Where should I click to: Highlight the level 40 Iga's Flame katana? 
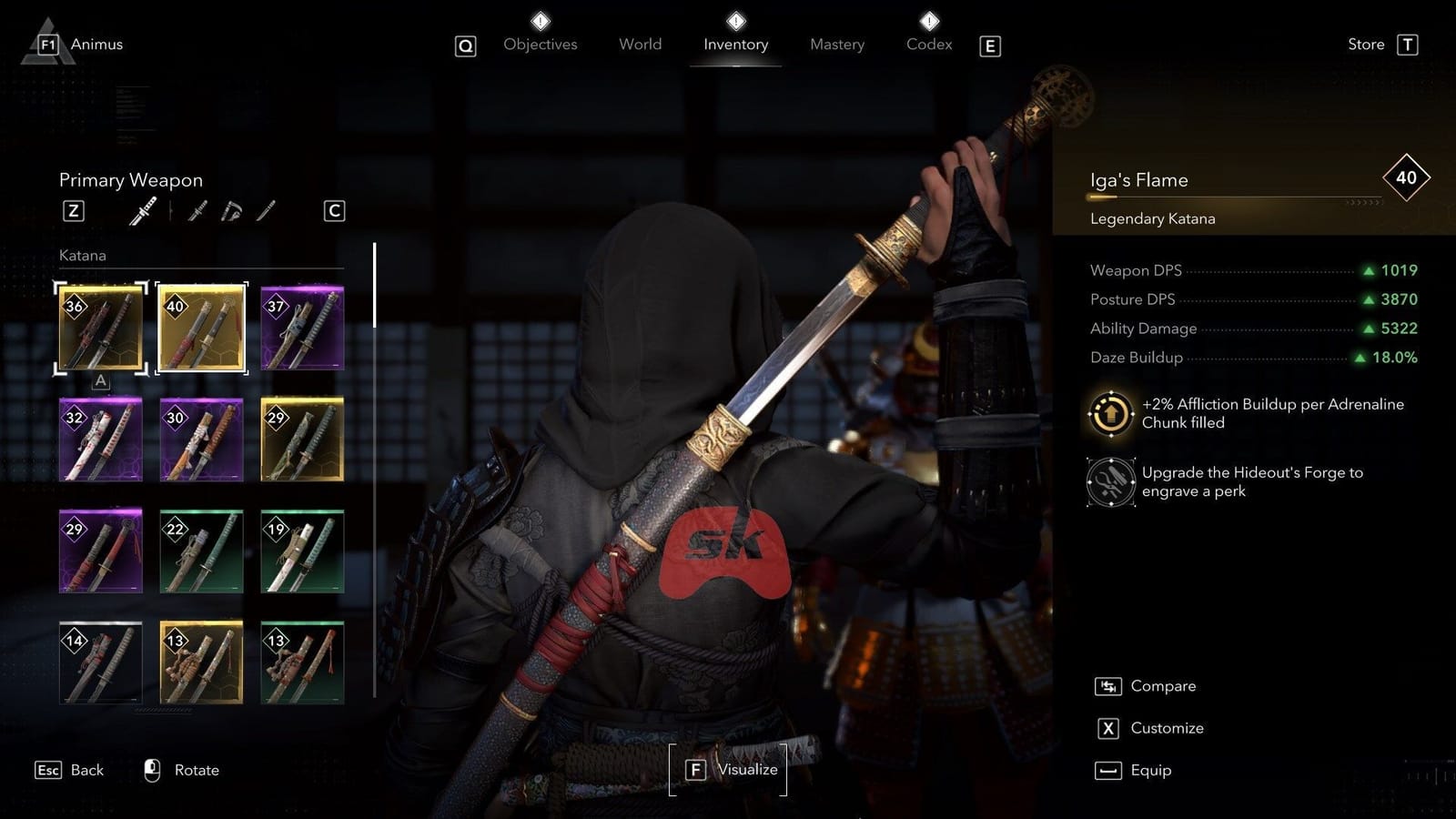coord(201,328)
